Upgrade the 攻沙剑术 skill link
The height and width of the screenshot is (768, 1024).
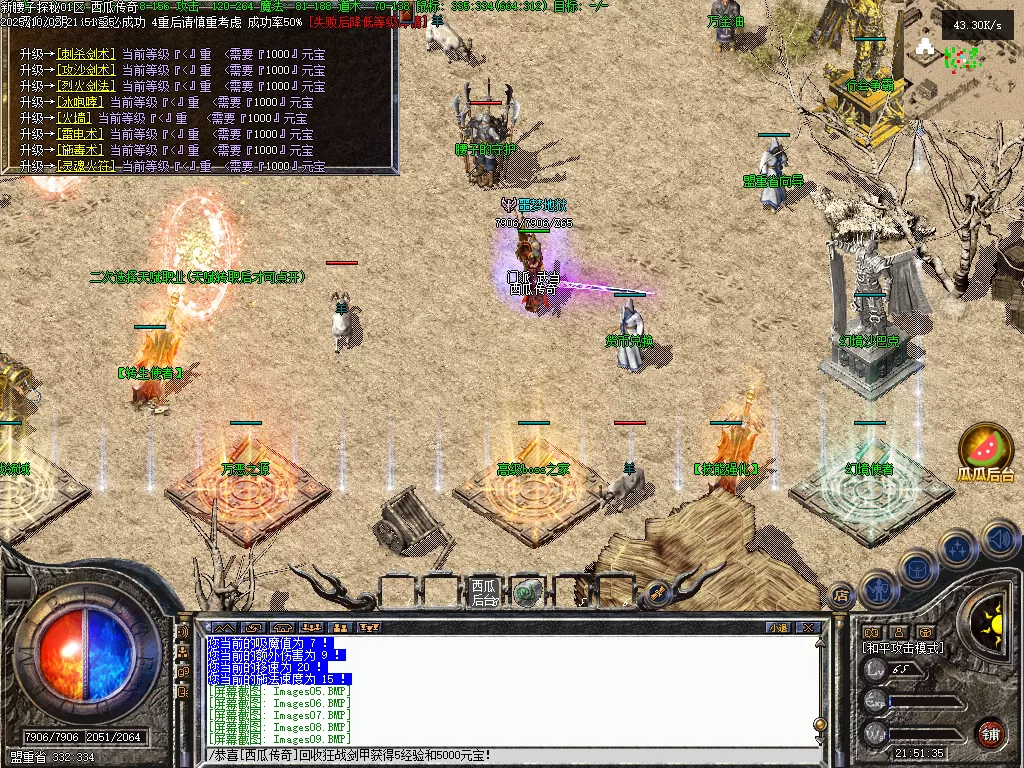[x=85, y=70]
